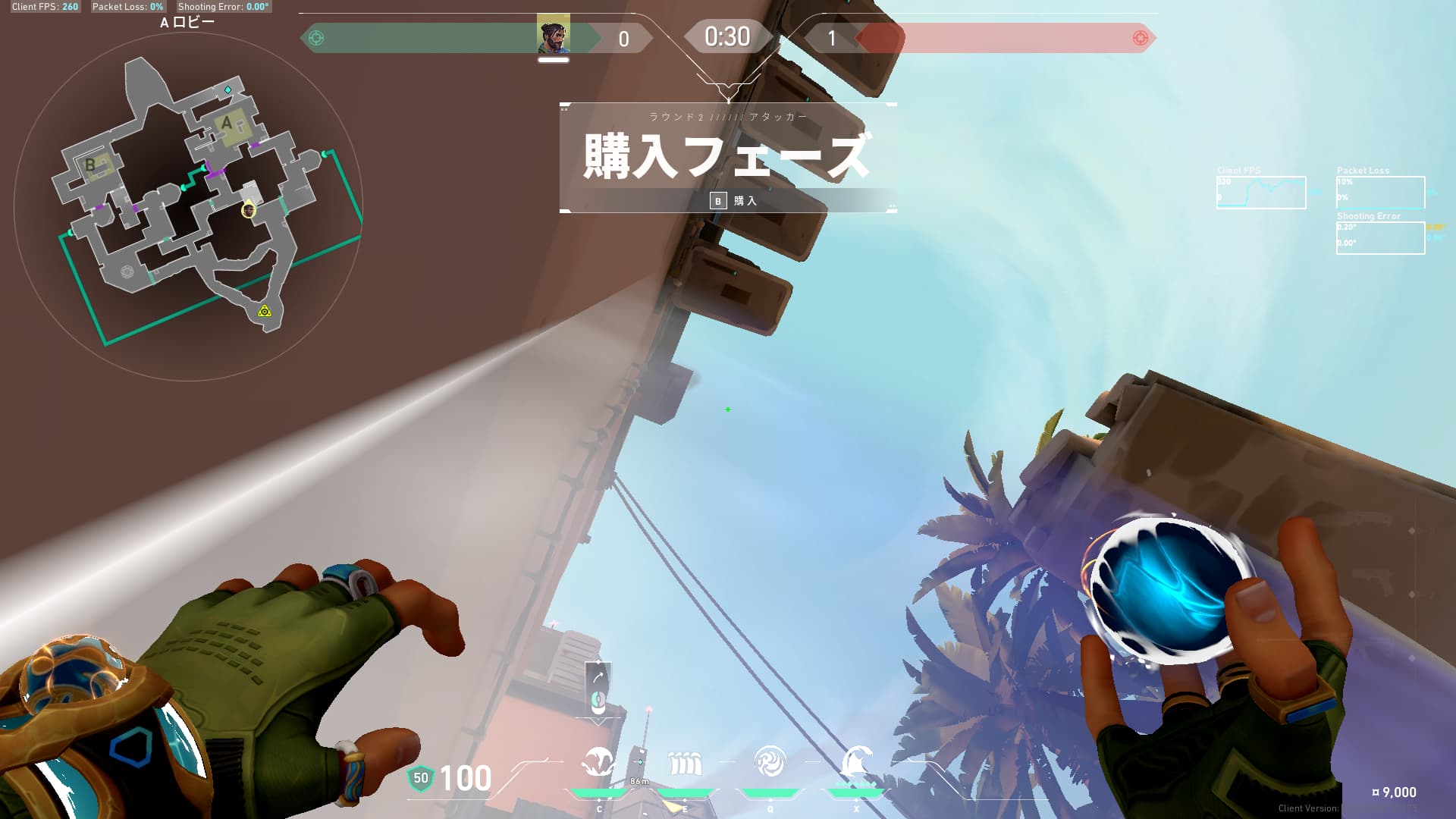Click the A ロビー location label
The width and height of the screenshot is (1456, 819).
[x=187, y=23]
